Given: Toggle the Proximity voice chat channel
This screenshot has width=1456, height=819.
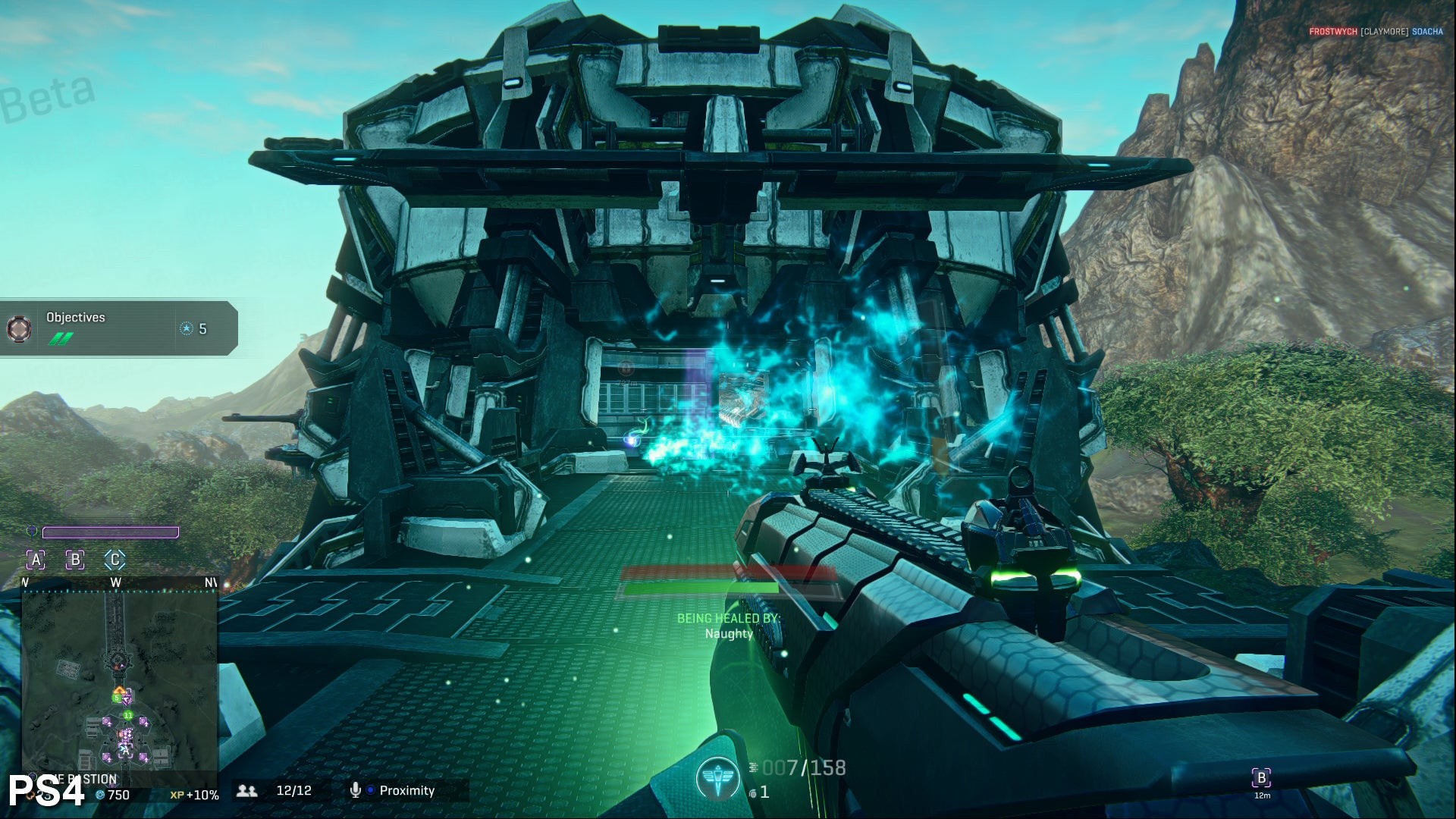Looking at the screenshot, I should pos(394,790).
